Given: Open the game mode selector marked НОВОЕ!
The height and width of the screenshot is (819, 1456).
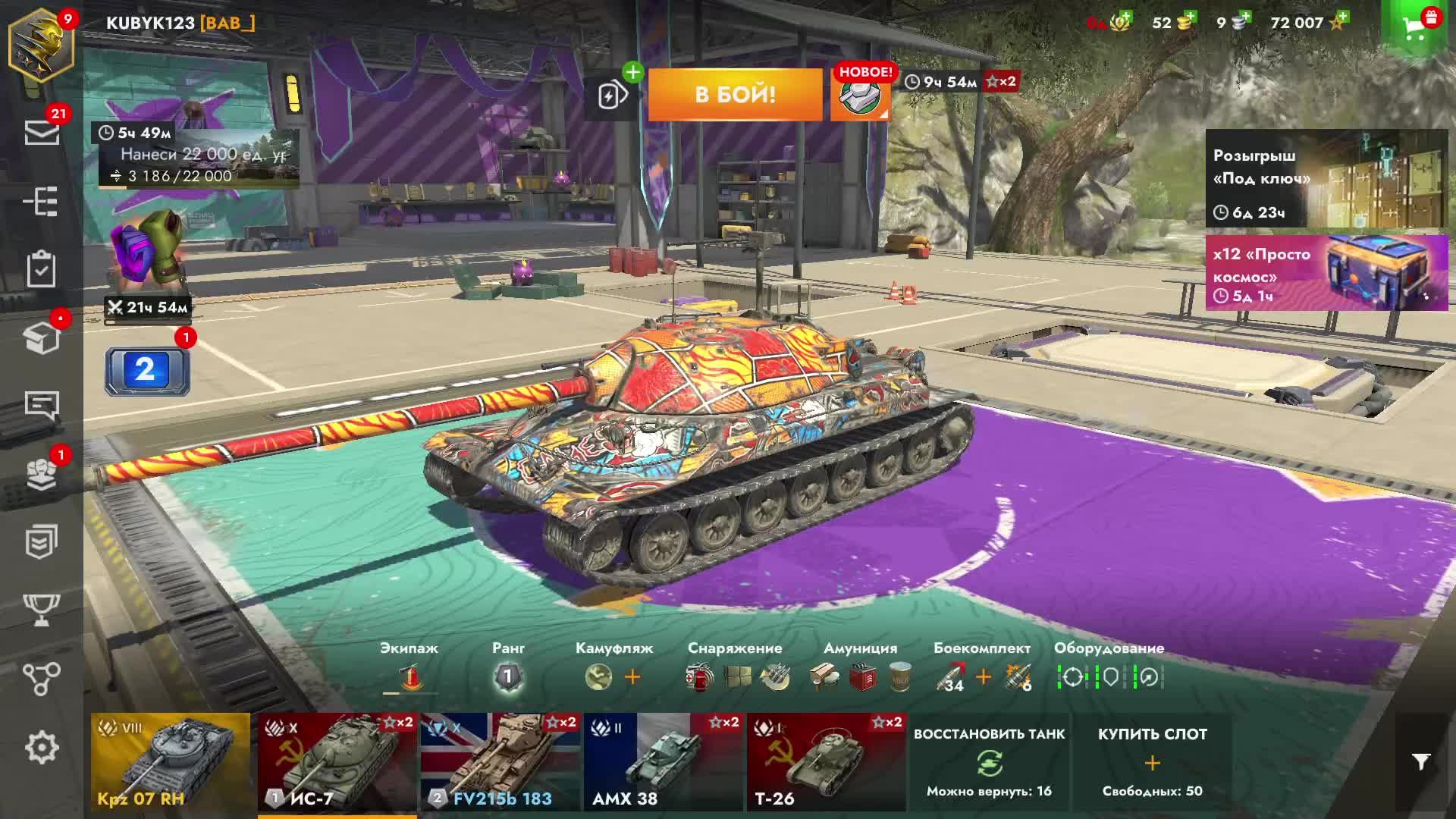Looking at the screenshot, I should (x=860, y=96).
